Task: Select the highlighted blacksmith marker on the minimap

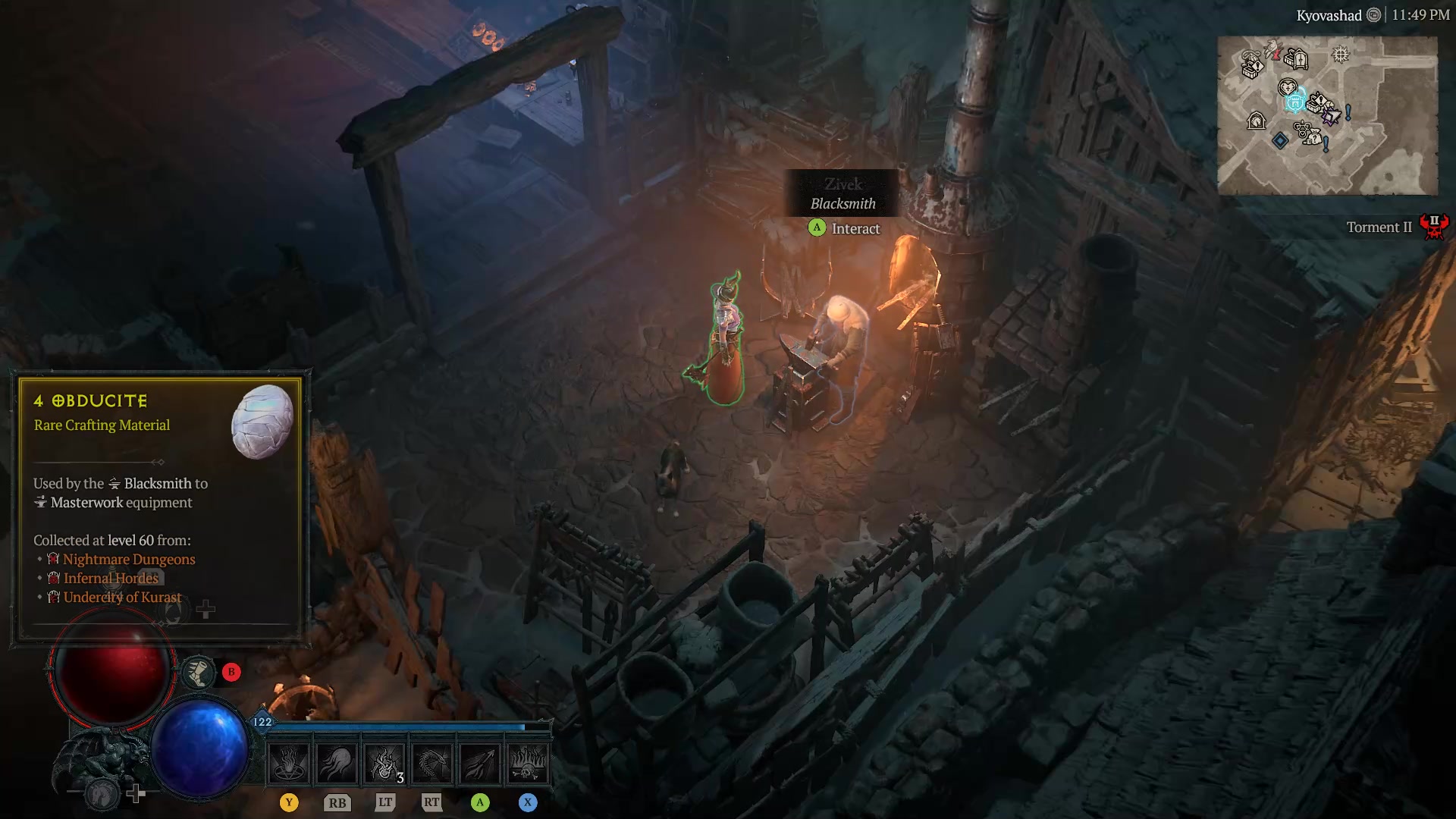Action: point(1296,101)
